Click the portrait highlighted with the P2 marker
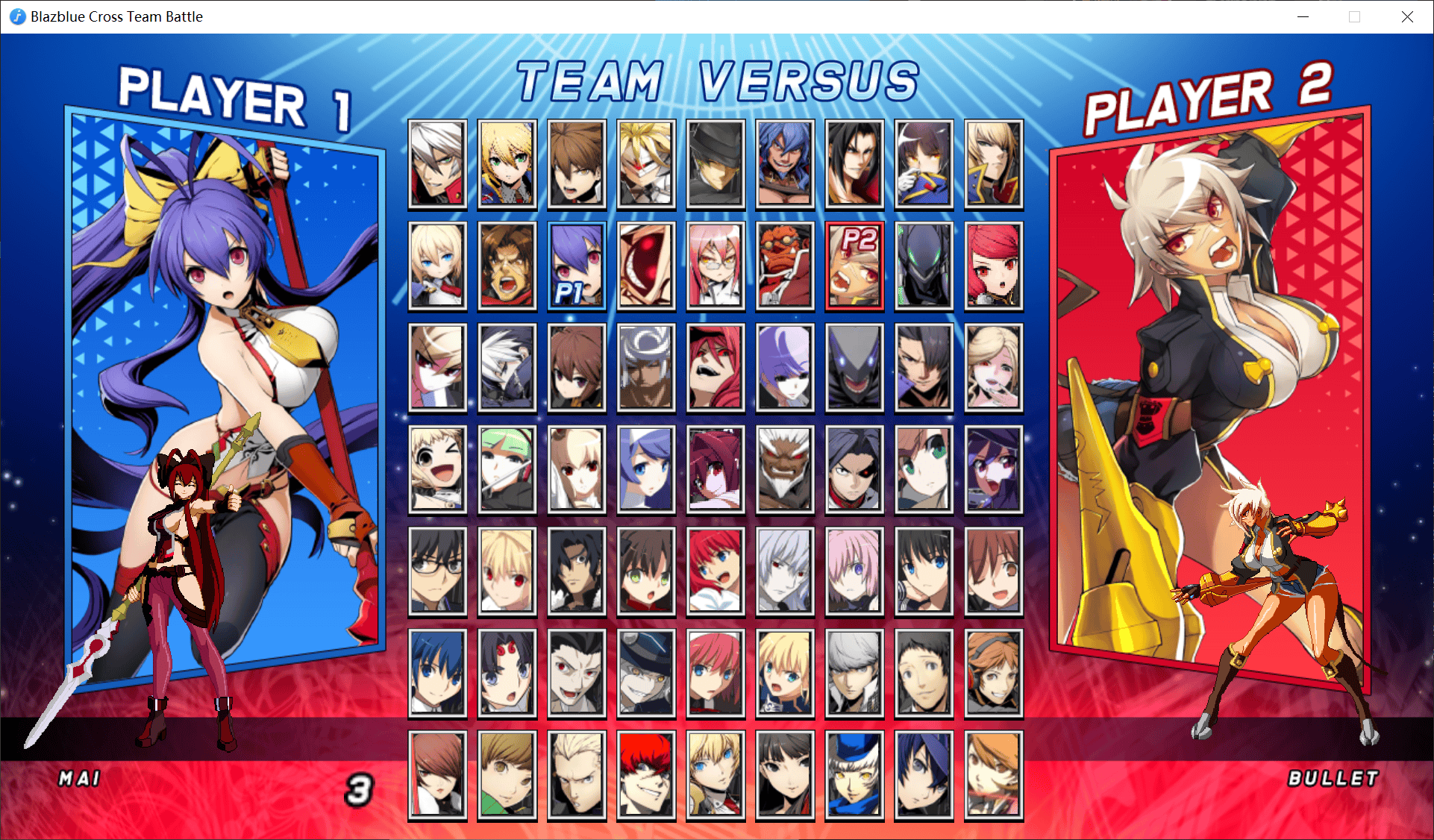The image size is (1434, 840). [x=854, y=265]
